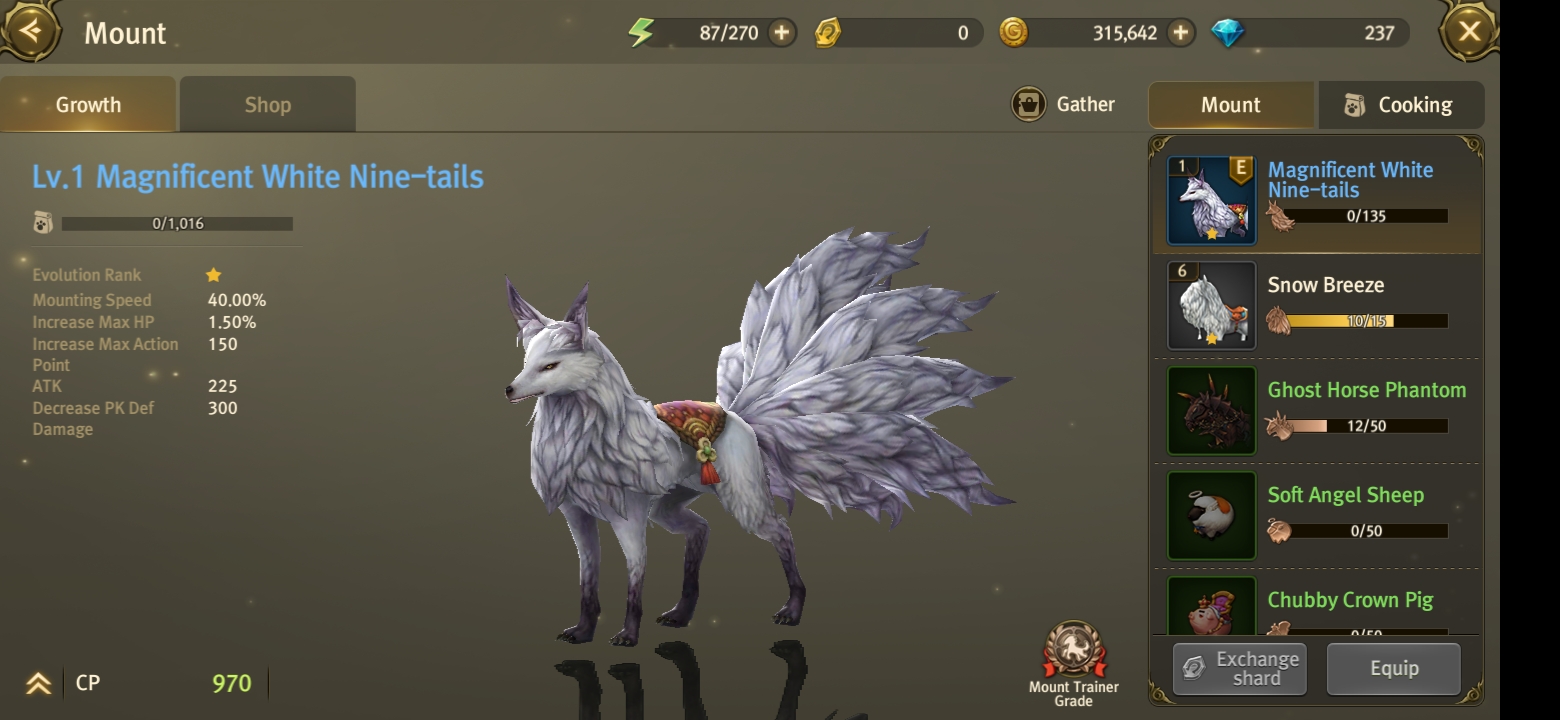Open Mount Trainer Grade badge

1074,660
